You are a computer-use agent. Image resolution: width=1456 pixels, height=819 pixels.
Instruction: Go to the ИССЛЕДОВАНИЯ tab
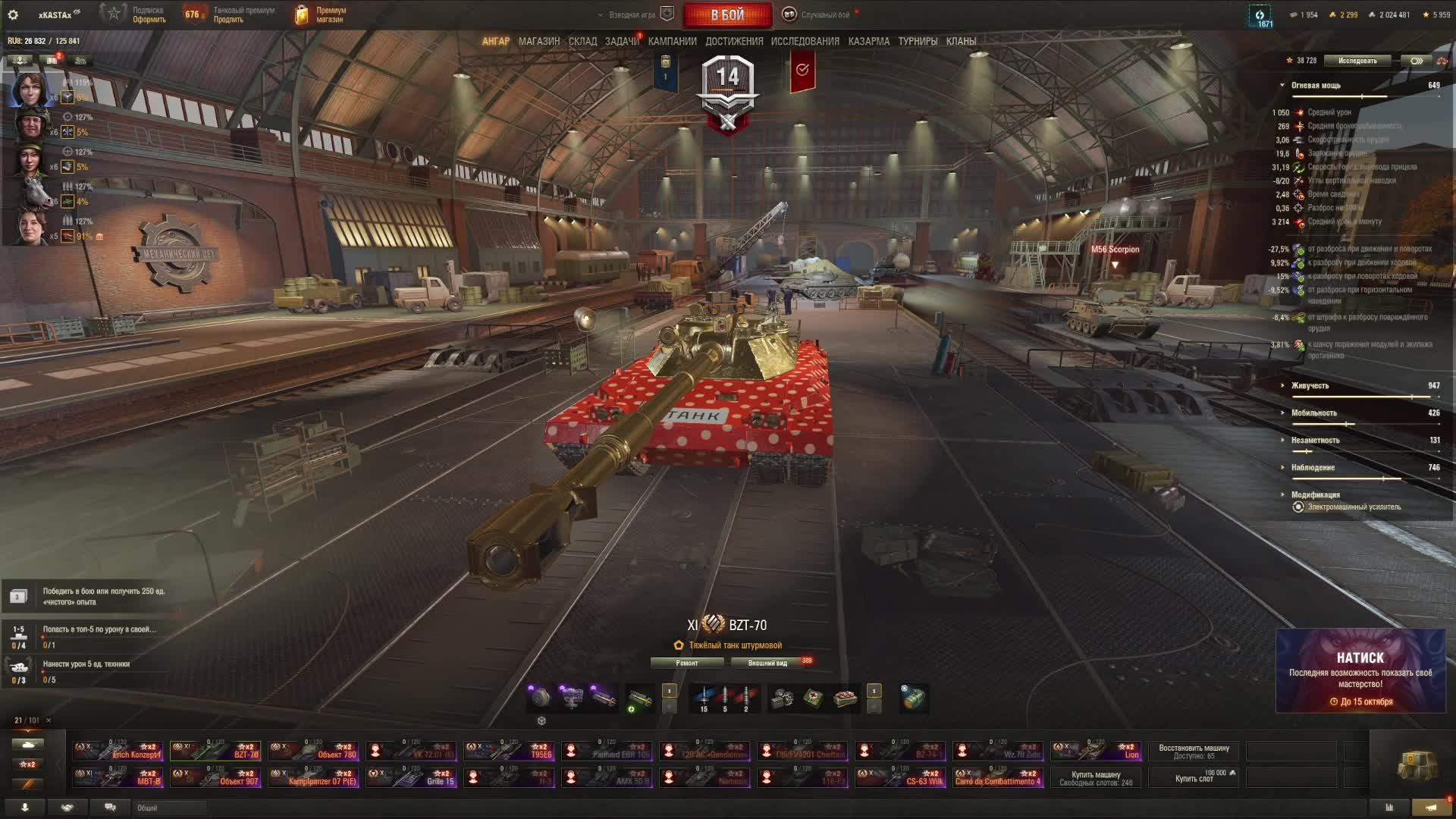coord(805,42)
